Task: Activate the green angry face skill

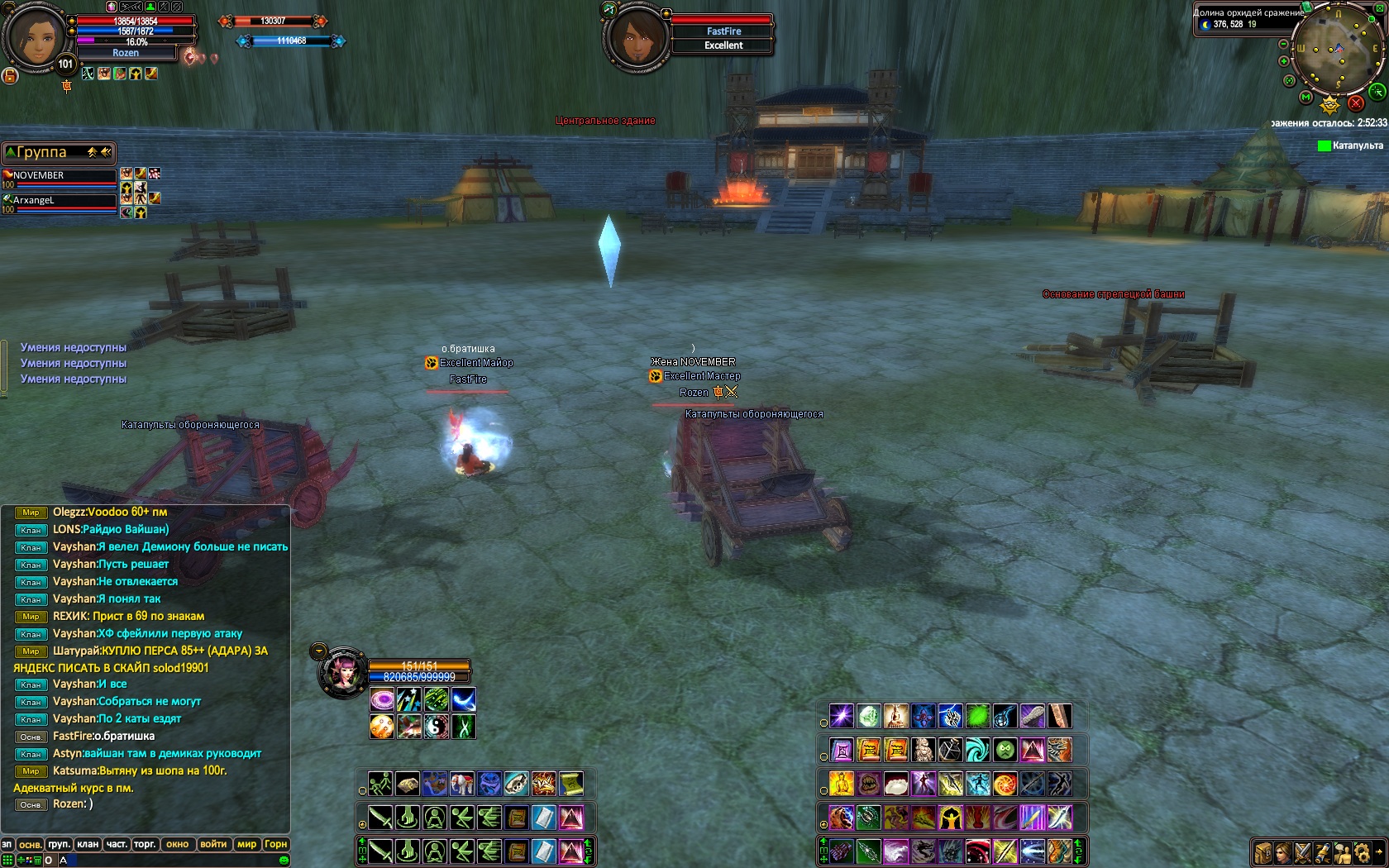Action: click(1005, 750)
